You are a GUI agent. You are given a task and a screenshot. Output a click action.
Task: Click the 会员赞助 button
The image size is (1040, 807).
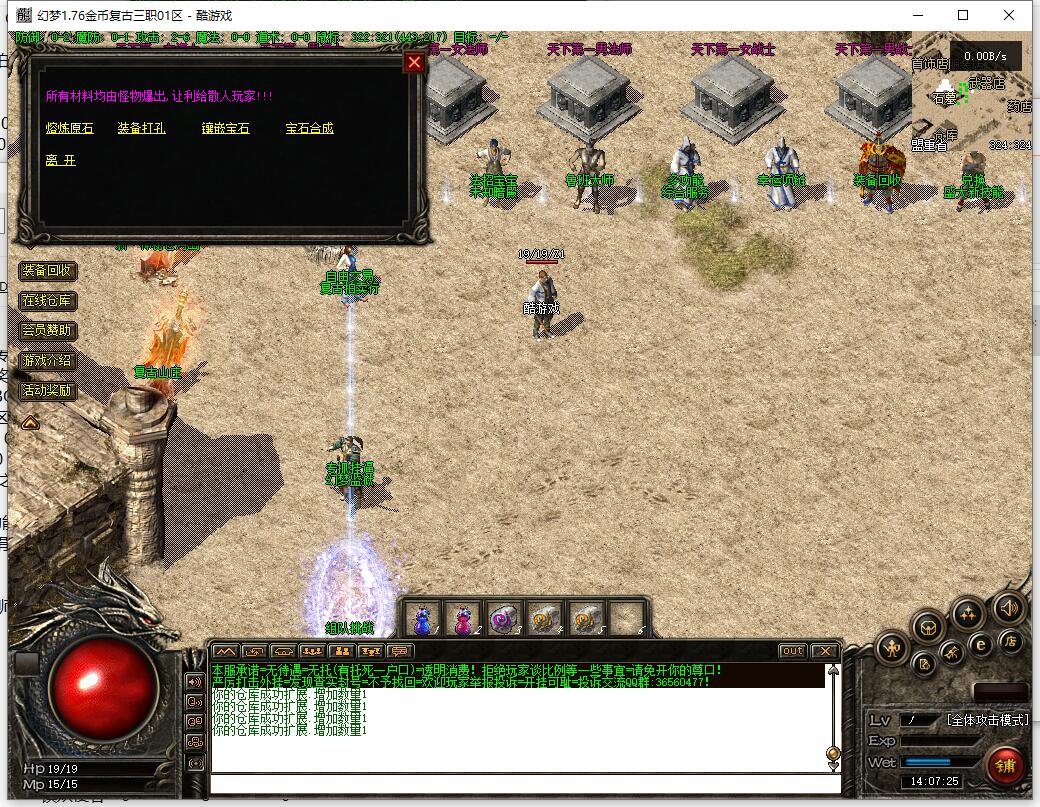click(x=48, y=331)
